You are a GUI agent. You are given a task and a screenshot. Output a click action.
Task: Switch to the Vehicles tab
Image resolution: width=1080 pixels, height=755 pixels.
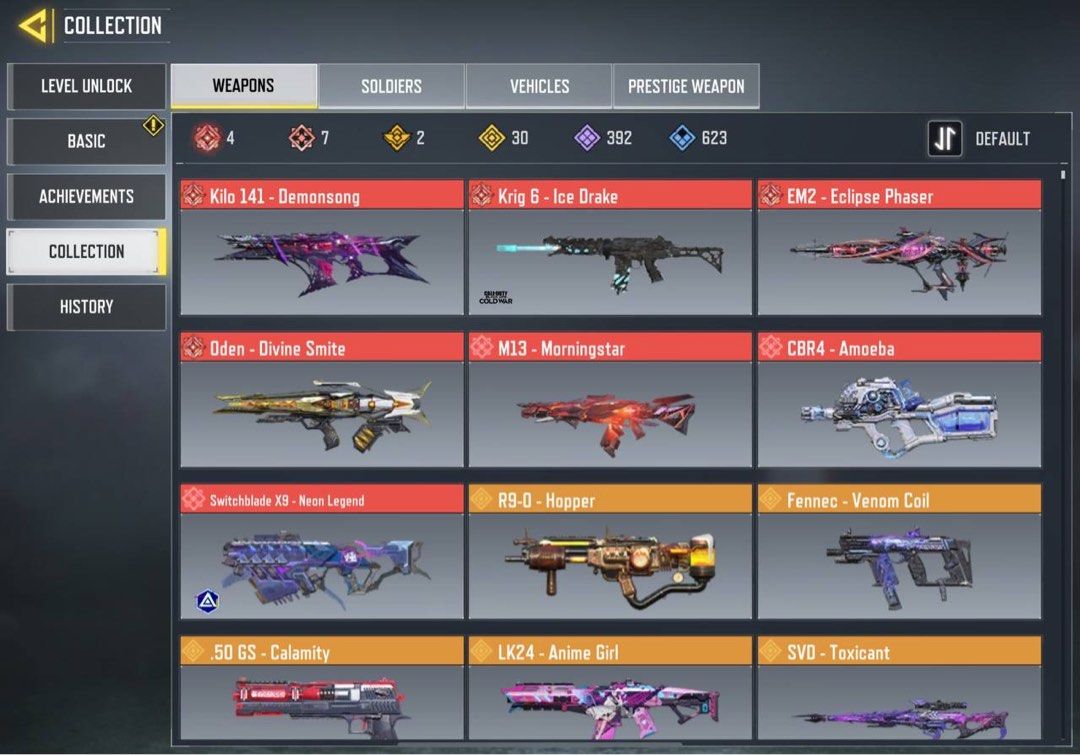[x=539, y=86]
